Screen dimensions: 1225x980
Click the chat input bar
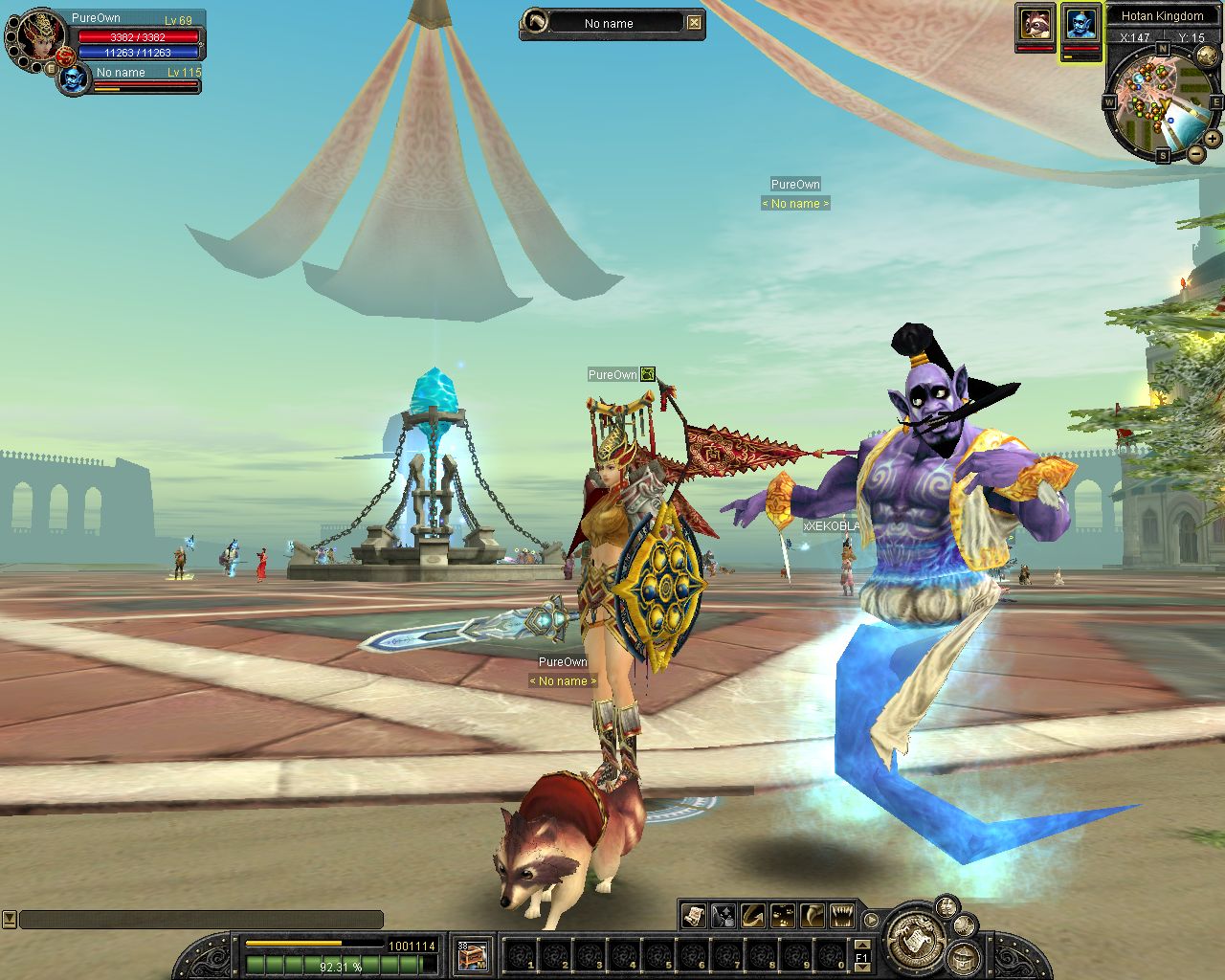pyautogui.click(x=201, y=920)
